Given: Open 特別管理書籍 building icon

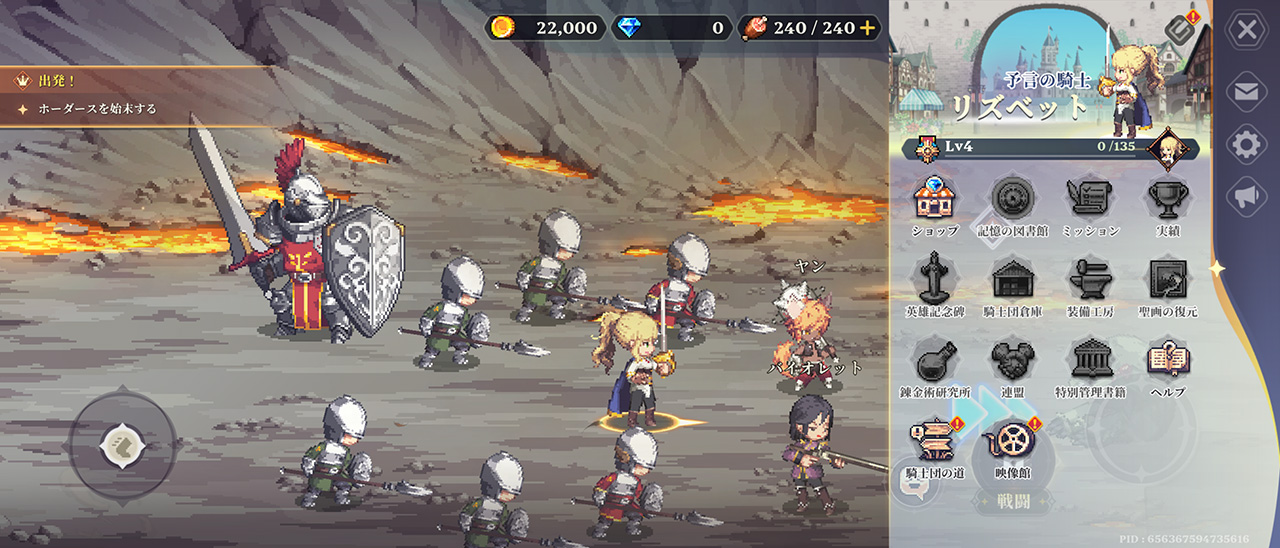Looking at the screenshot, I should [x=1089, y=361].
